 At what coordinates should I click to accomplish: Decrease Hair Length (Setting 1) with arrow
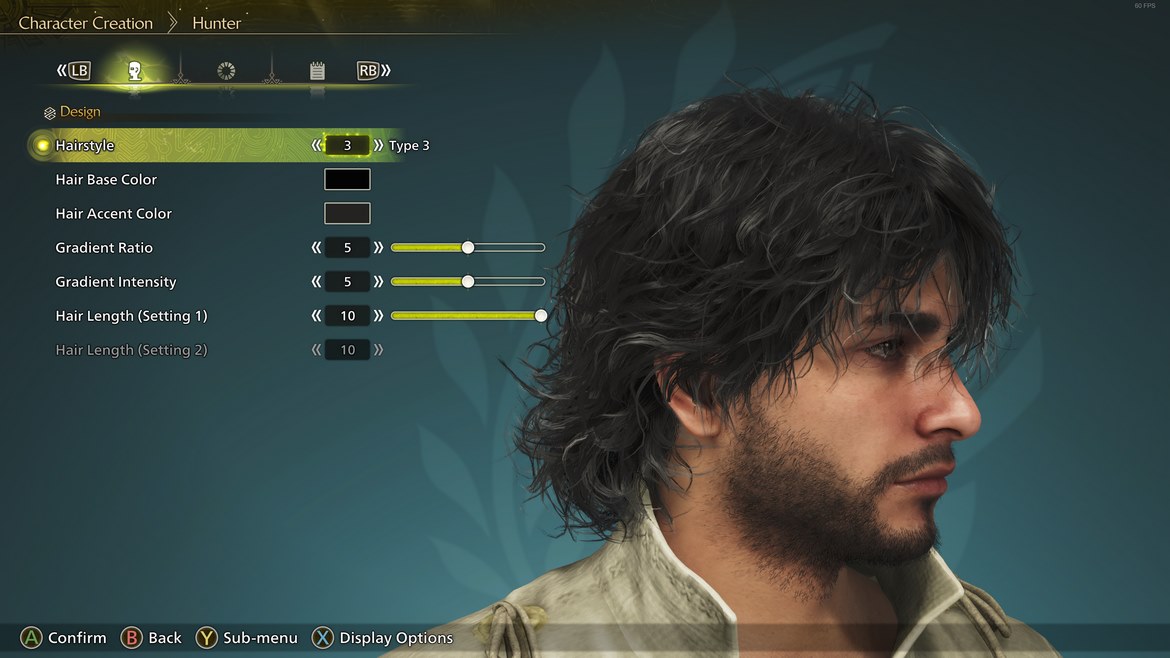317,316
